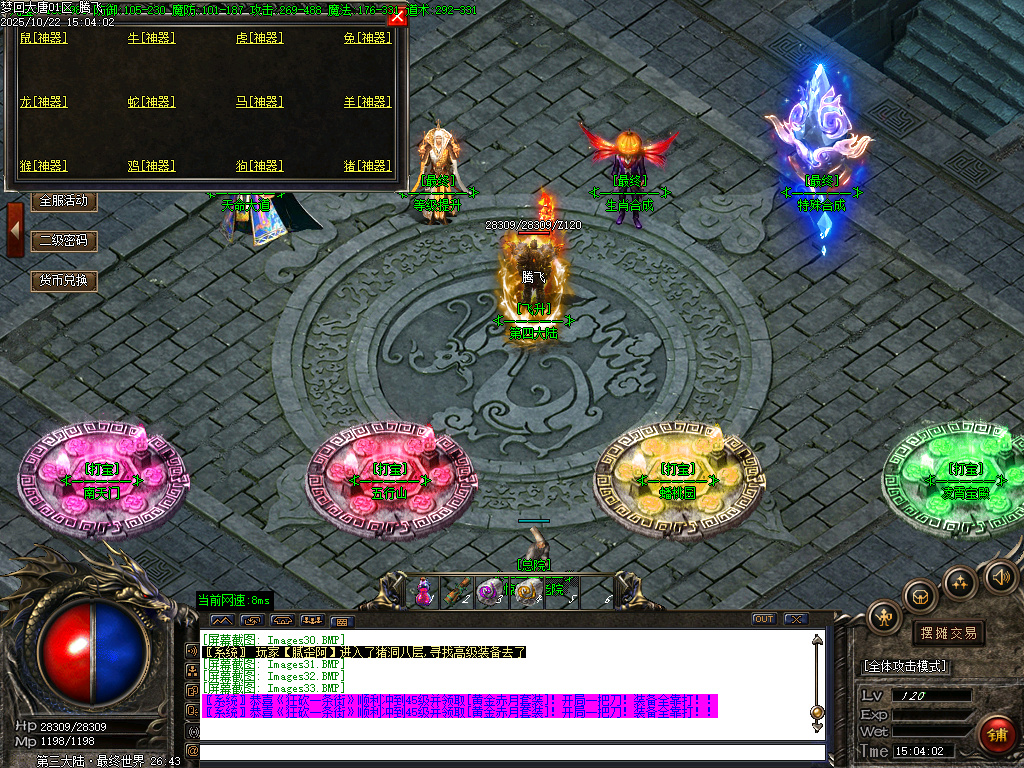
Task: Click the OUT button above the chat
Action: click(764, 619)
